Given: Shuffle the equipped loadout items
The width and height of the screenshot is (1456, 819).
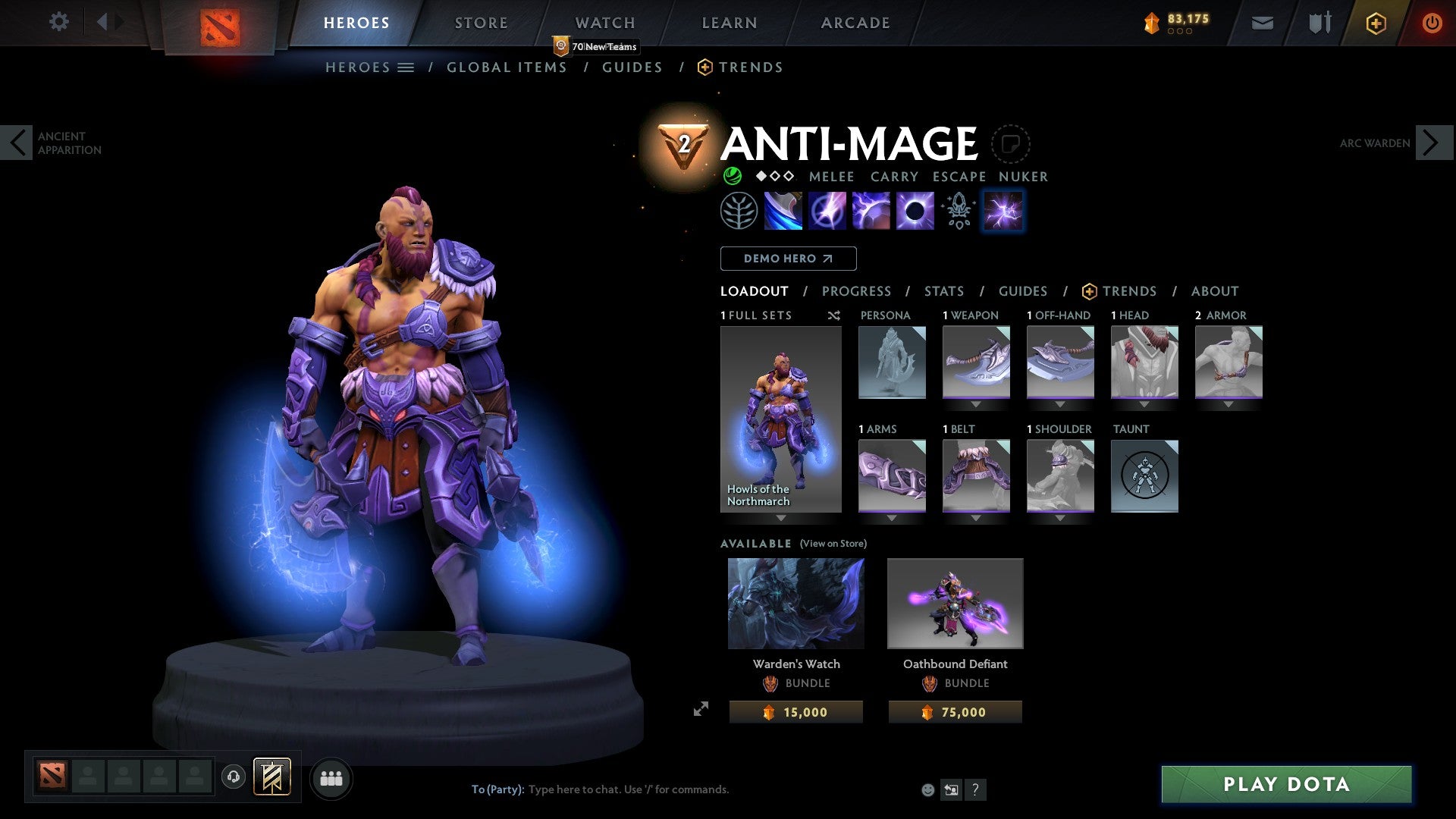Looking at the screenshot, I should click(833, 315).
